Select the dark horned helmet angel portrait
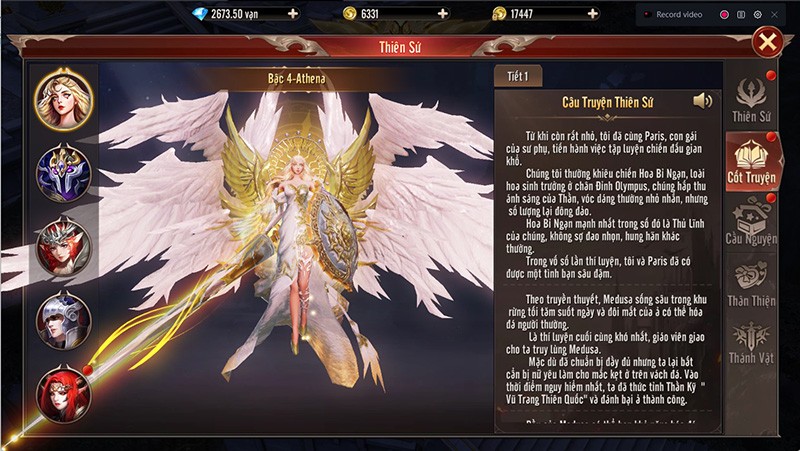The height and width of the screenshot is (451, 800). tap(64, 171)
